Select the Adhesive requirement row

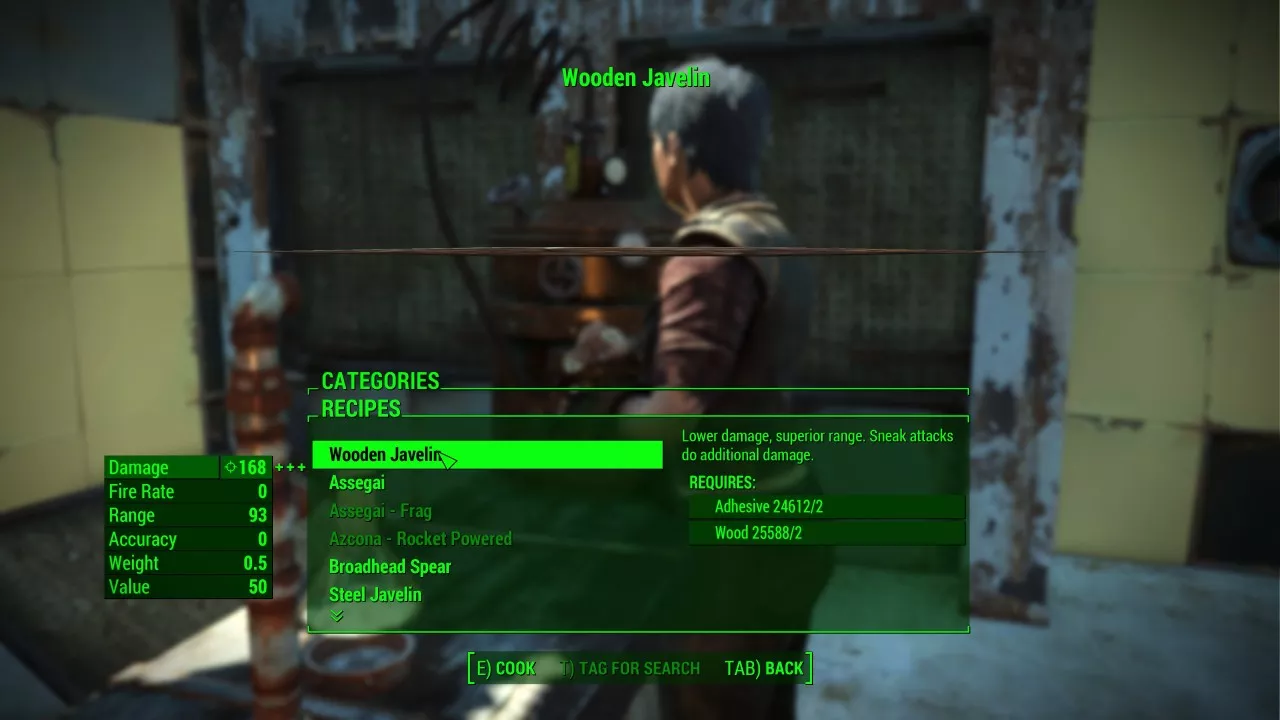pos(826,507)
